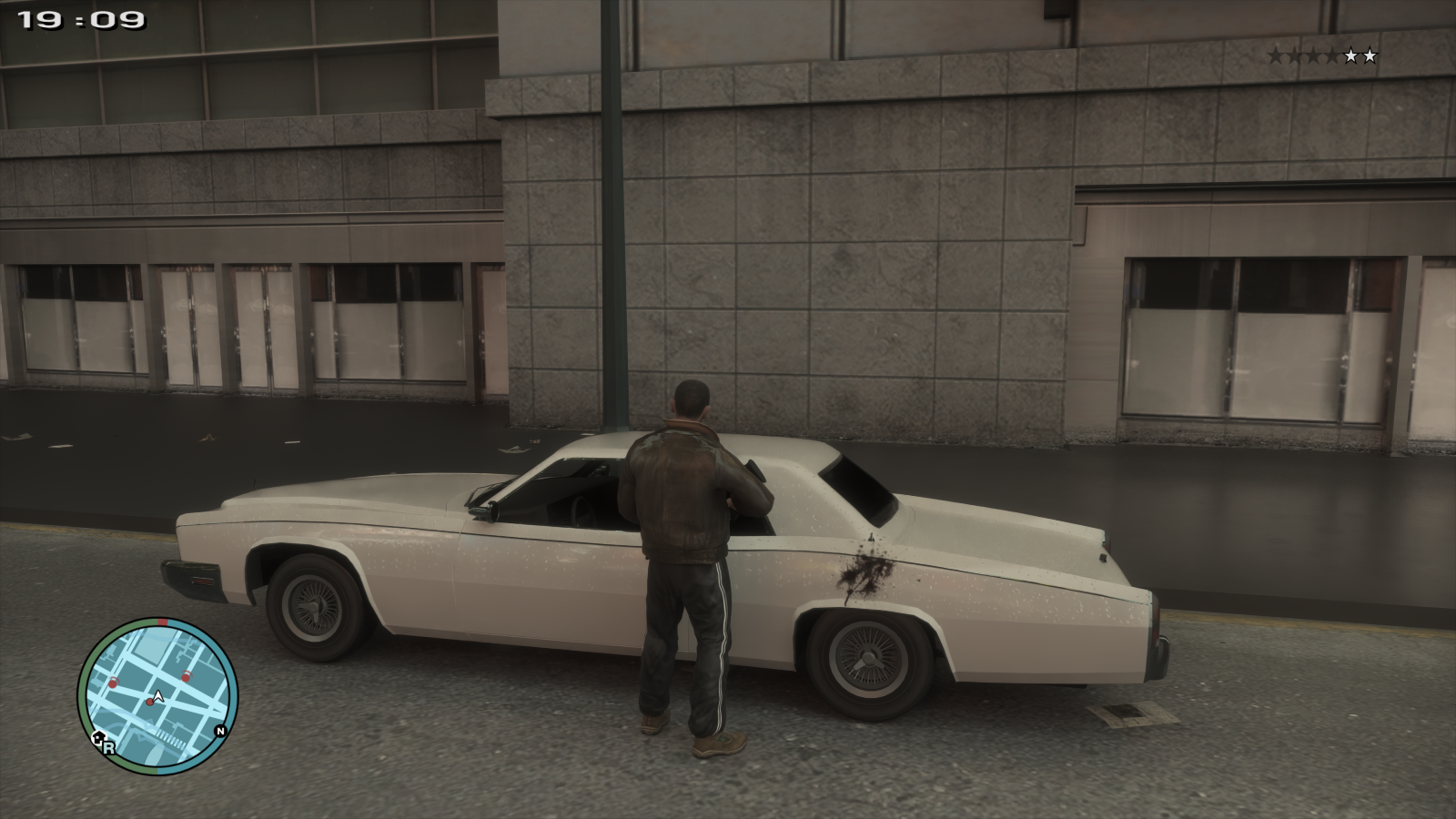Click the dark blood splatter on the car's side

864,573
